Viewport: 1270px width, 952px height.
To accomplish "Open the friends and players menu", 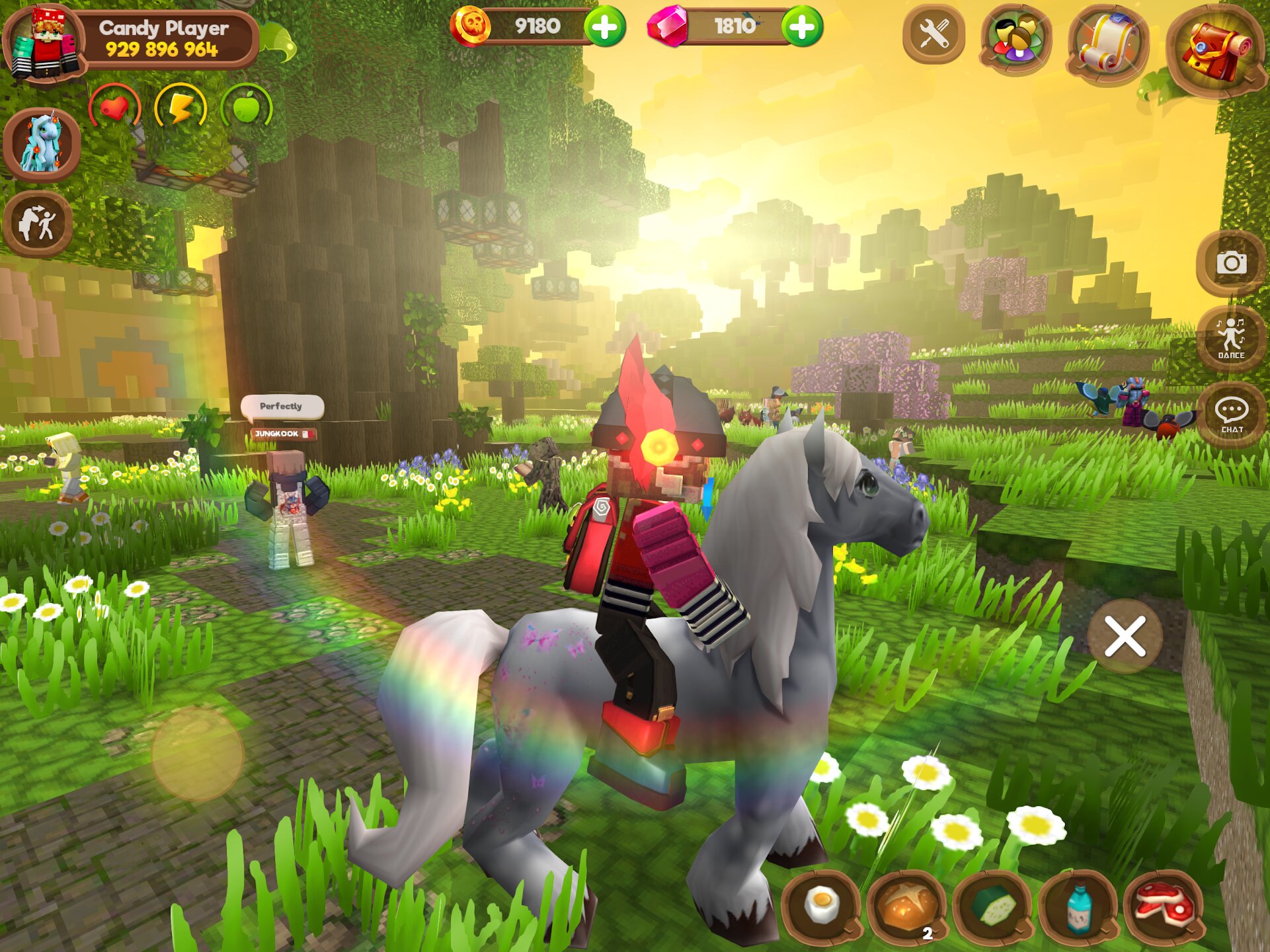I will click(x=1015, y=40).
